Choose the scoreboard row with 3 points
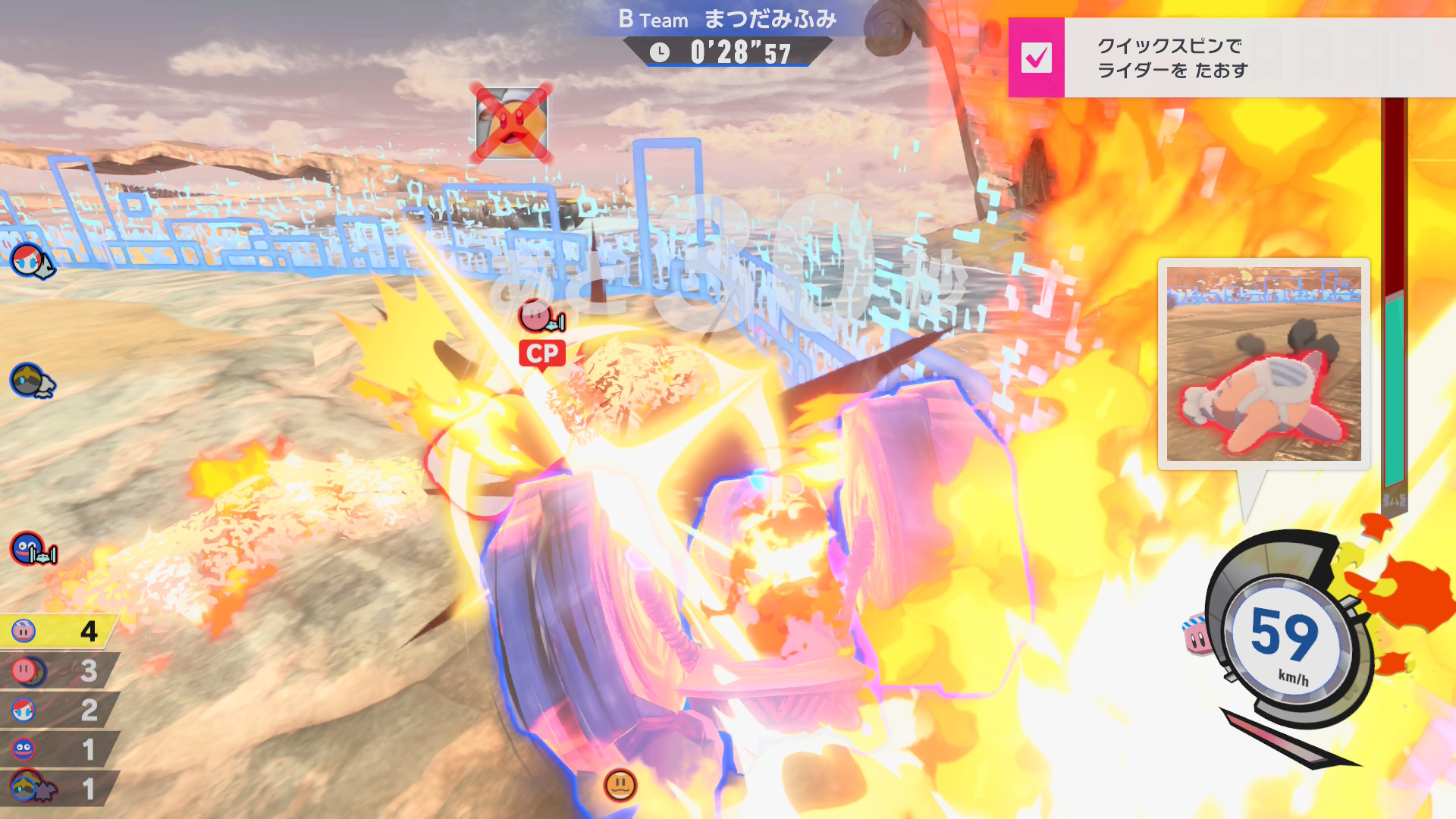The width and height of the screenshot is (1456, 819). (58, 670)
